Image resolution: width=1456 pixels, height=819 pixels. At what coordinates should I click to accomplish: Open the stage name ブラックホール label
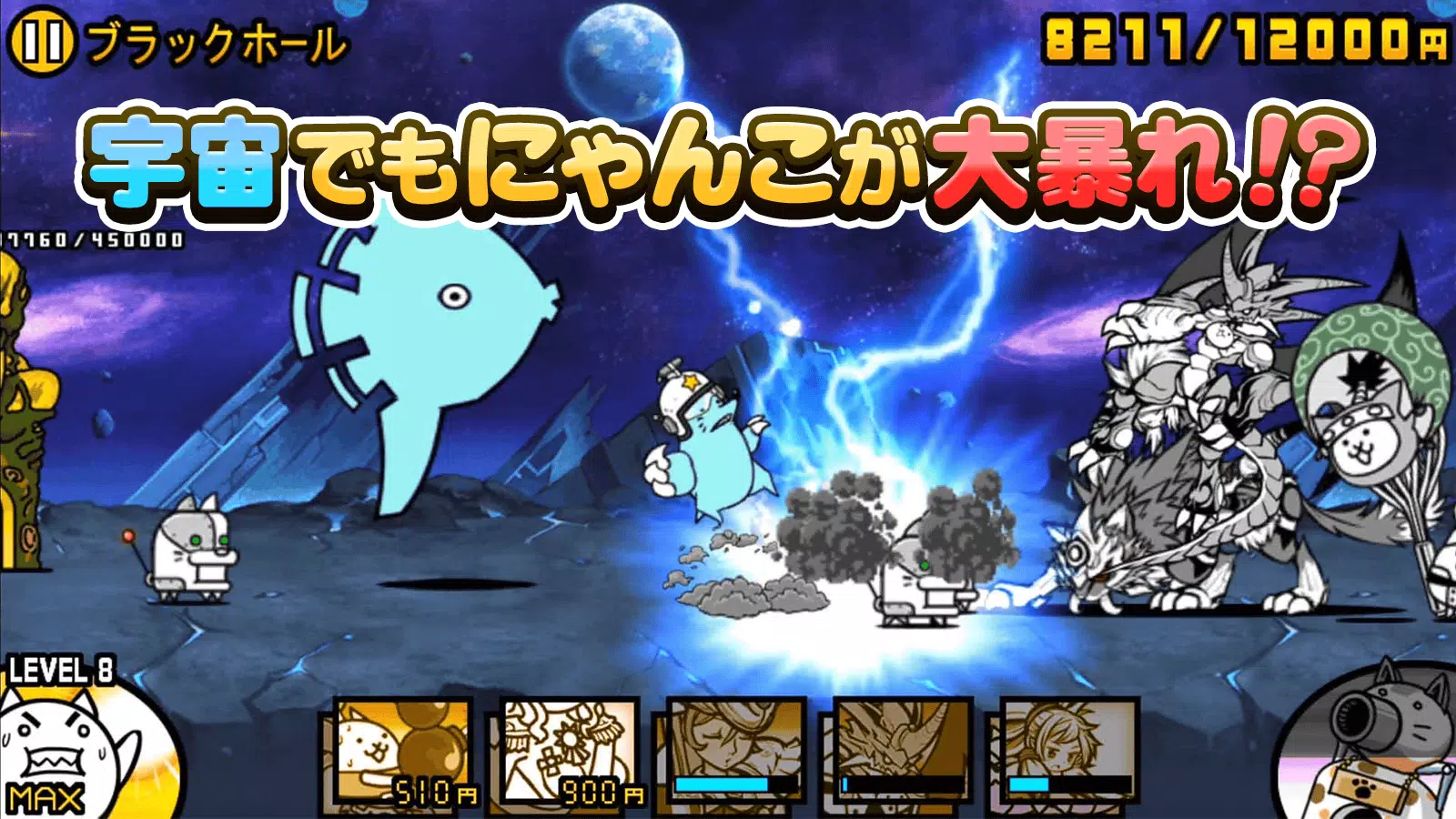[218, 41]
